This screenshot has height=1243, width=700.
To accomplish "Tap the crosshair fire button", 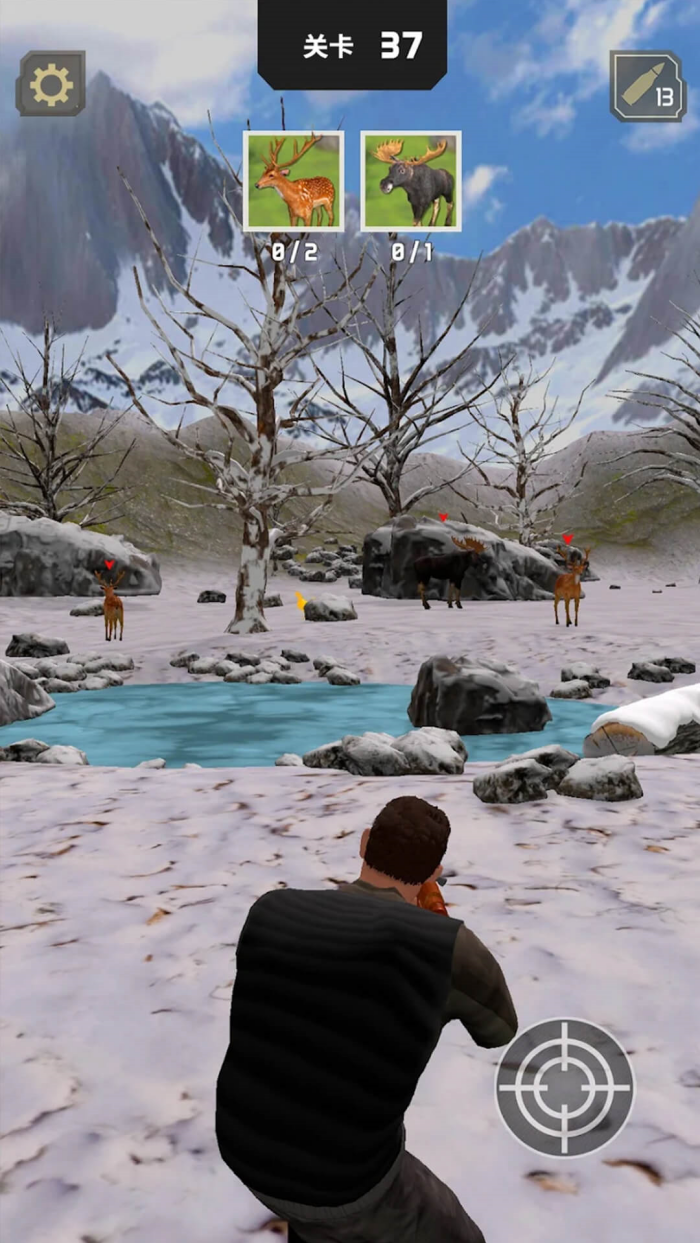I will [565, 1088].
